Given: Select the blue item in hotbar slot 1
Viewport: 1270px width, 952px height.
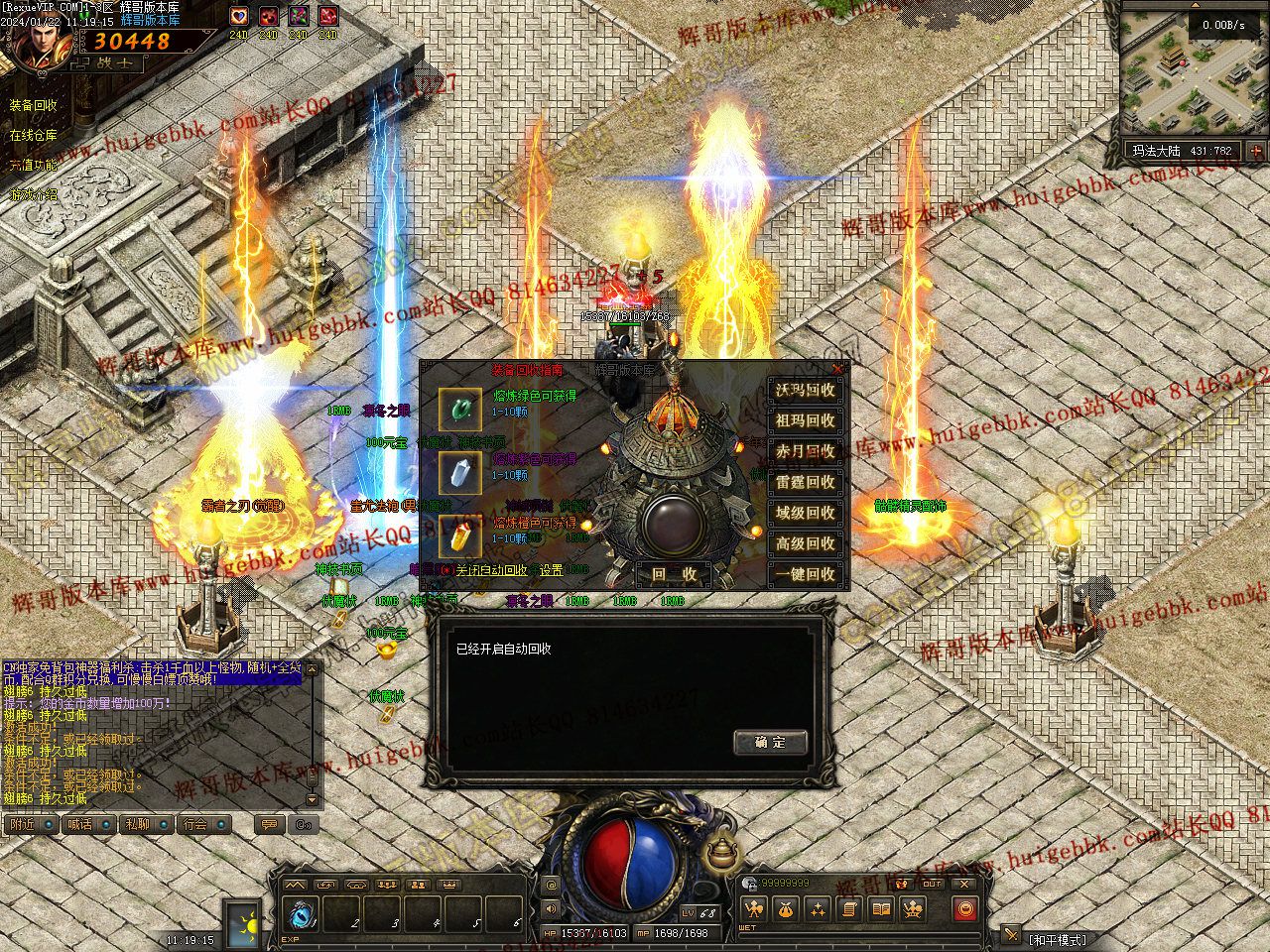Looking at the screenshot, I should (301, 912).
